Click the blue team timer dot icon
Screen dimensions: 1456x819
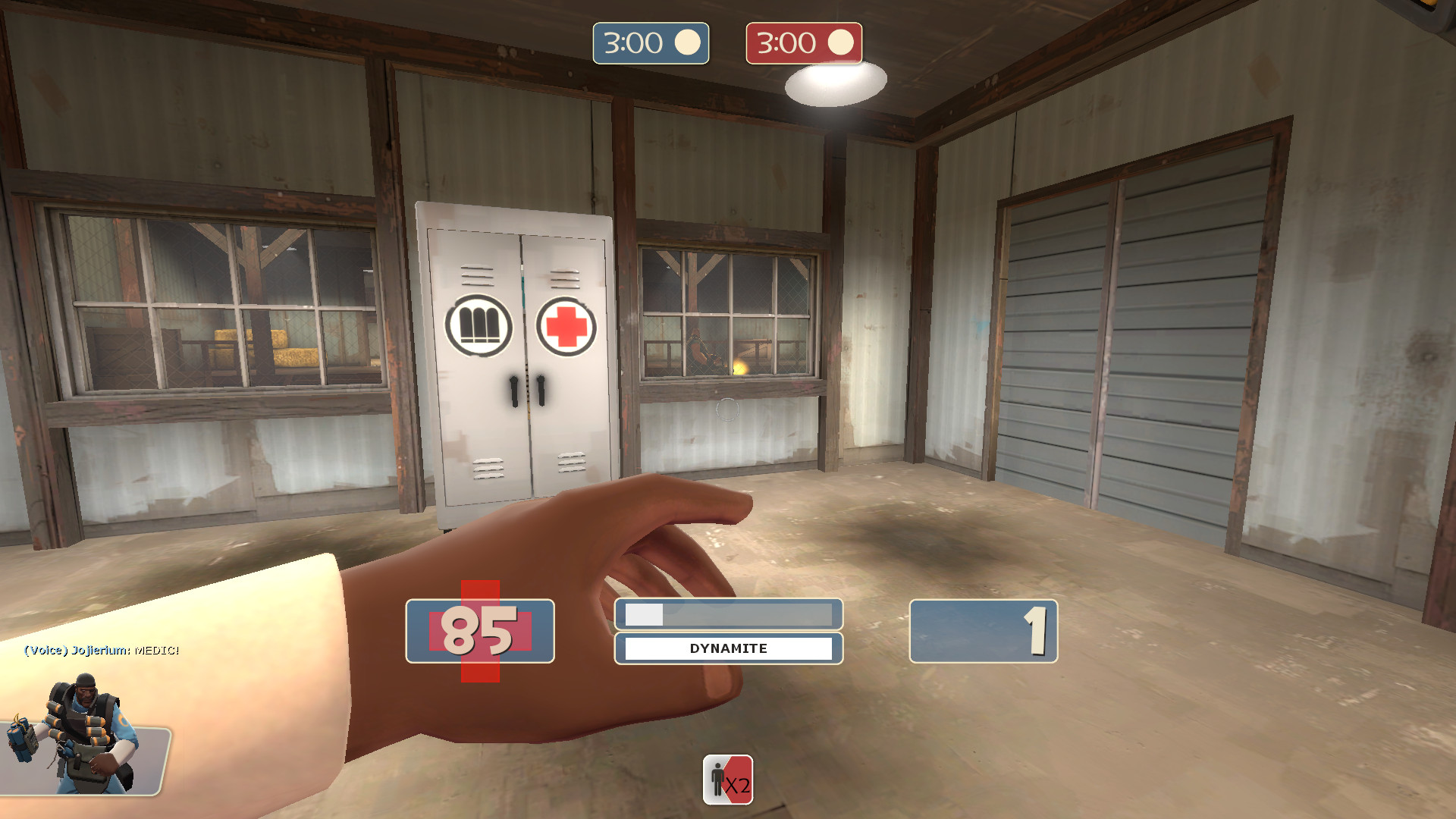[689, 42]
